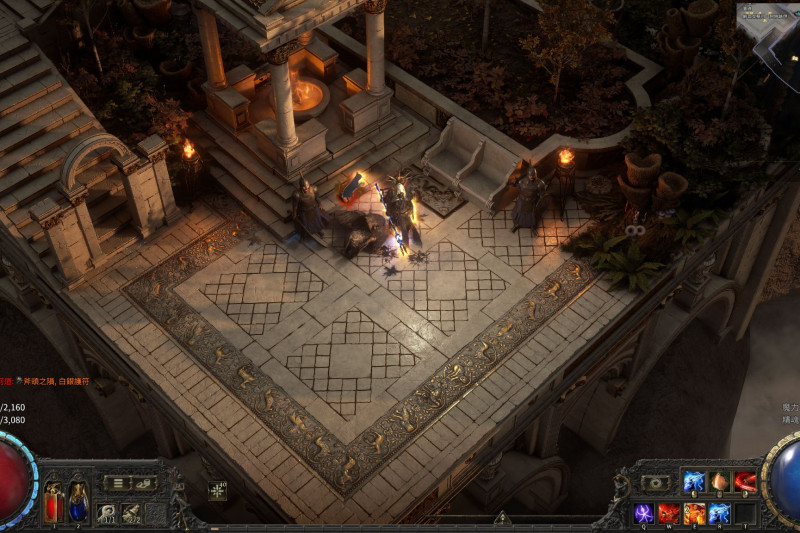Use the red life flask
Screen dimensions: 800x533
click(53, 500)
